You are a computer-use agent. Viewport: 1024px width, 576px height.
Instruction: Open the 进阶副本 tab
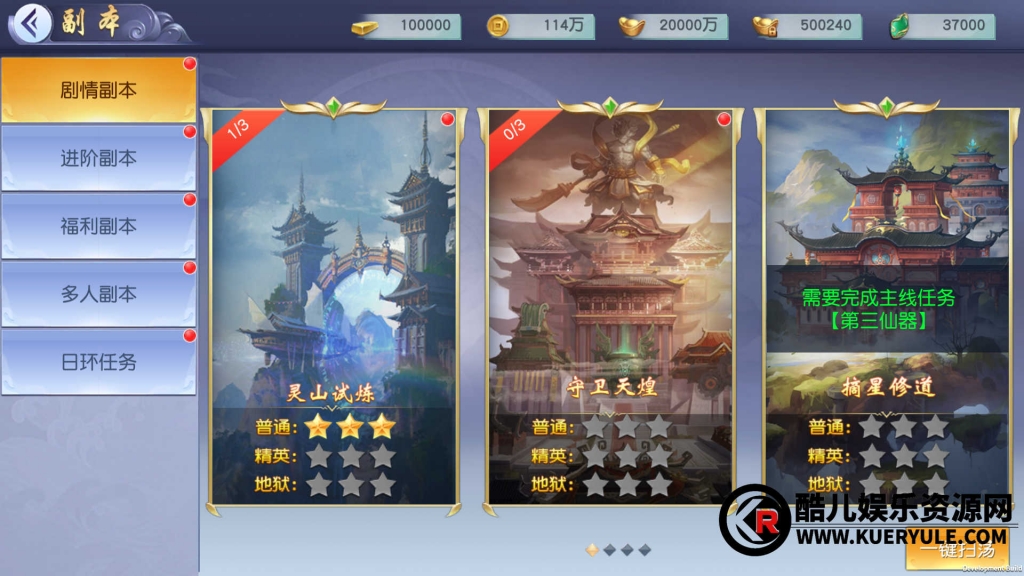coord(98,158)
